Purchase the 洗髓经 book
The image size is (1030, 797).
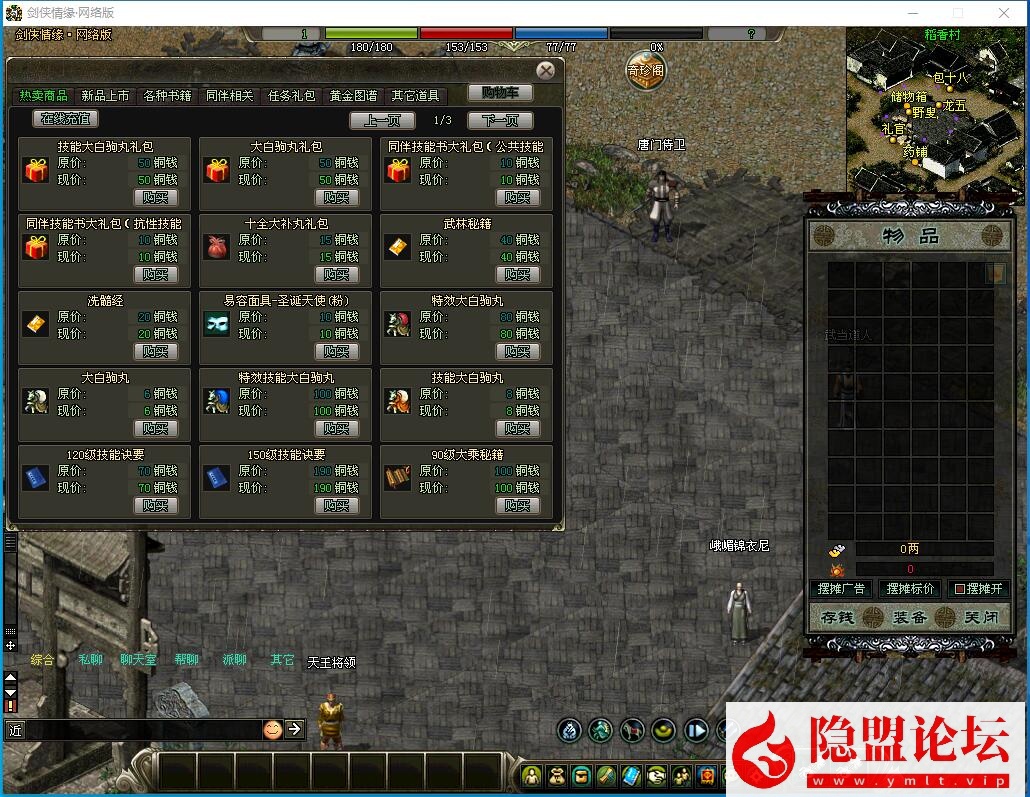point(156,351)
